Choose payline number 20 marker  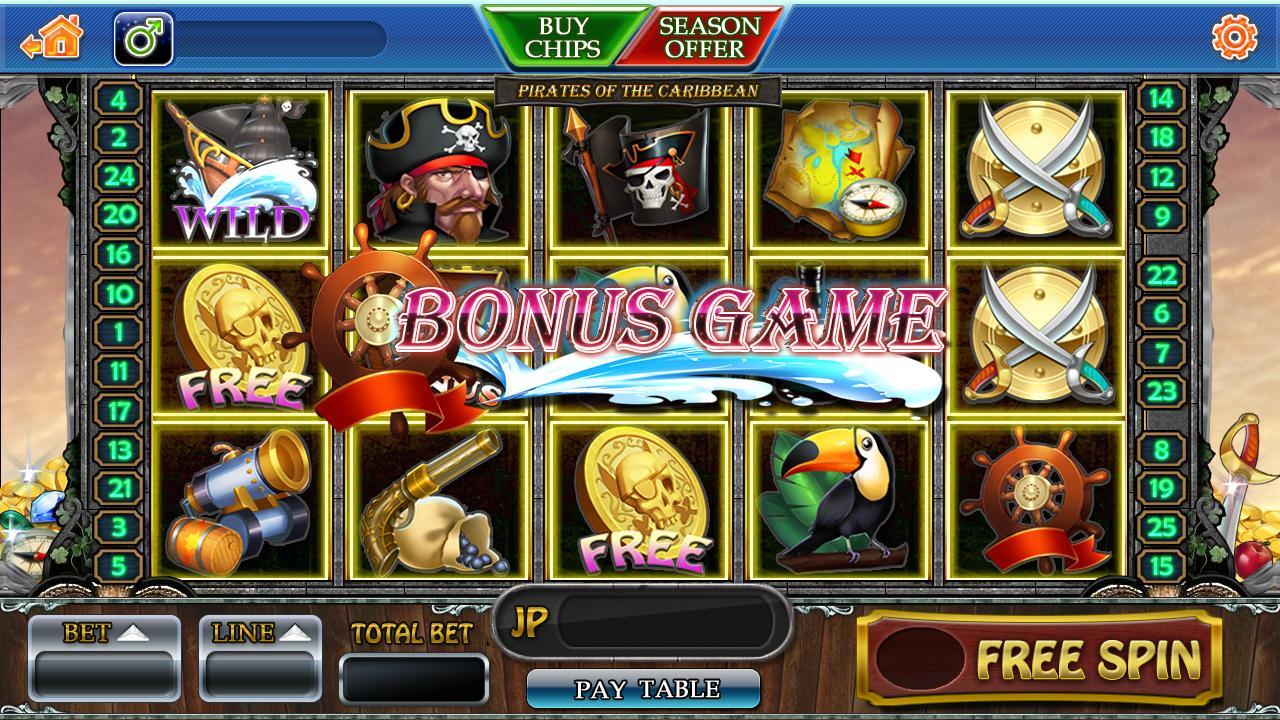pyautogui.click(x=119, y=215)
